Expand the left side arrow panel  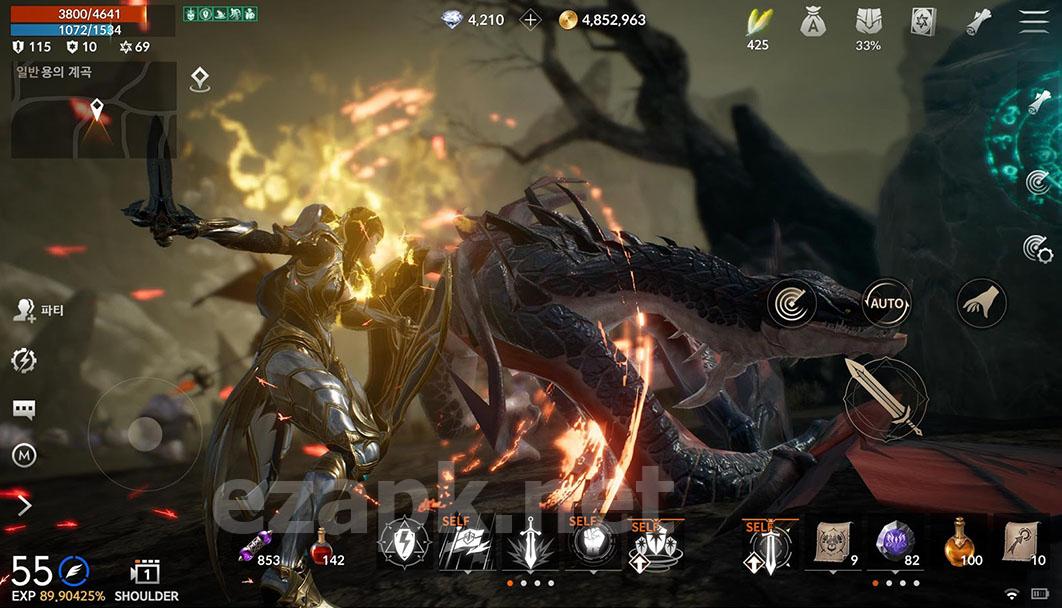(25, 506)
